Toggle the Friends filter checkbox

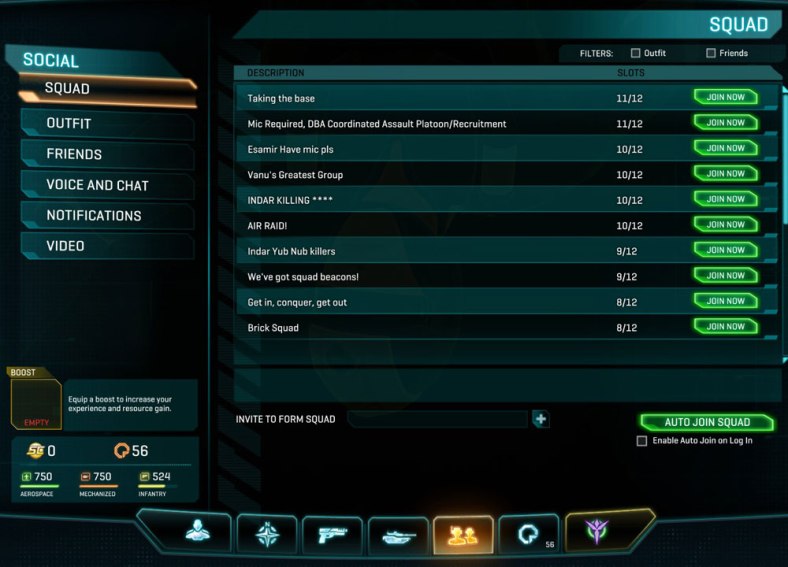pos(711,53)
